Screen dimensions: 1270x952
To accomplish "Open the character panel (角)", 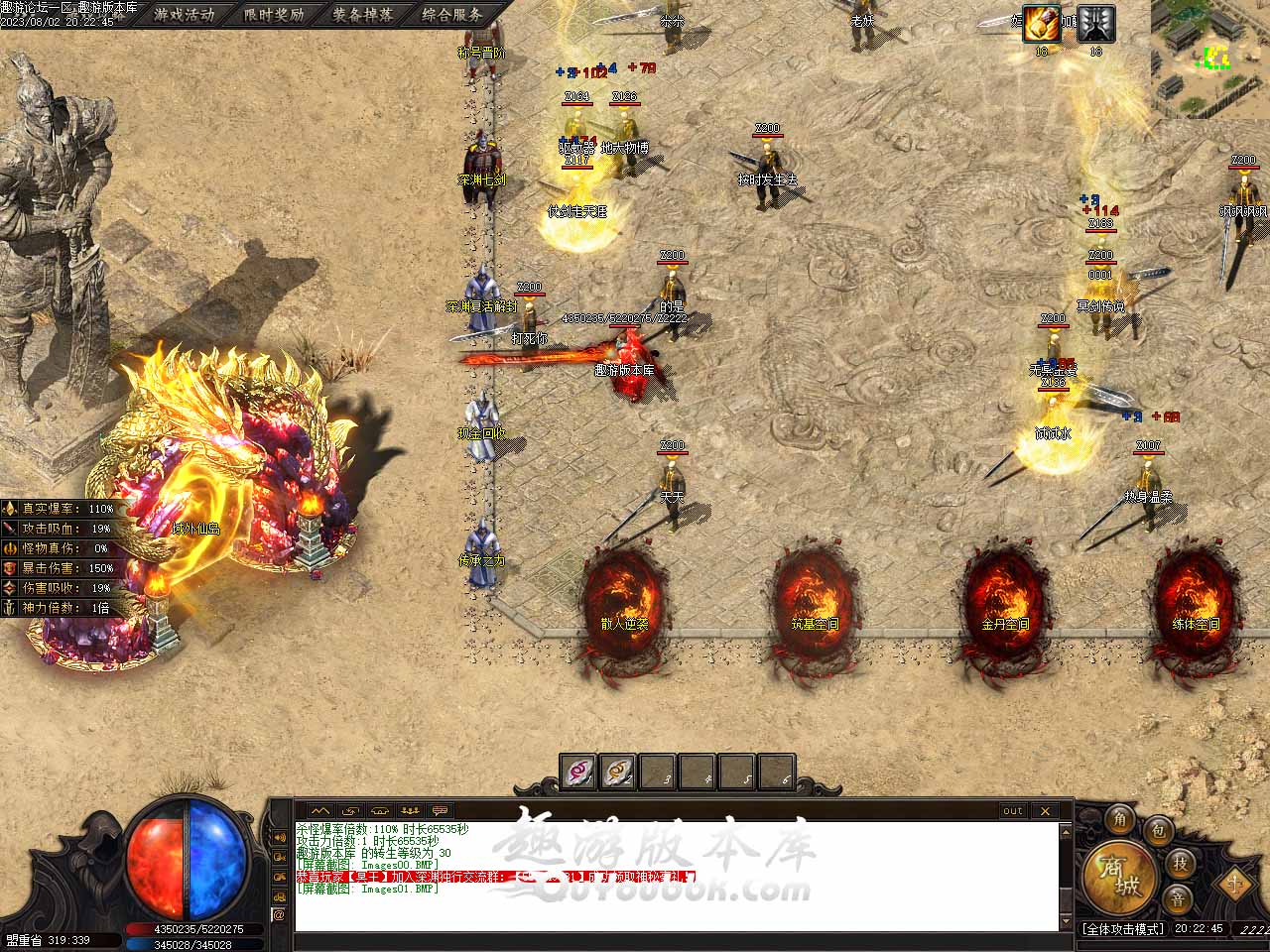I will 1120,819.
